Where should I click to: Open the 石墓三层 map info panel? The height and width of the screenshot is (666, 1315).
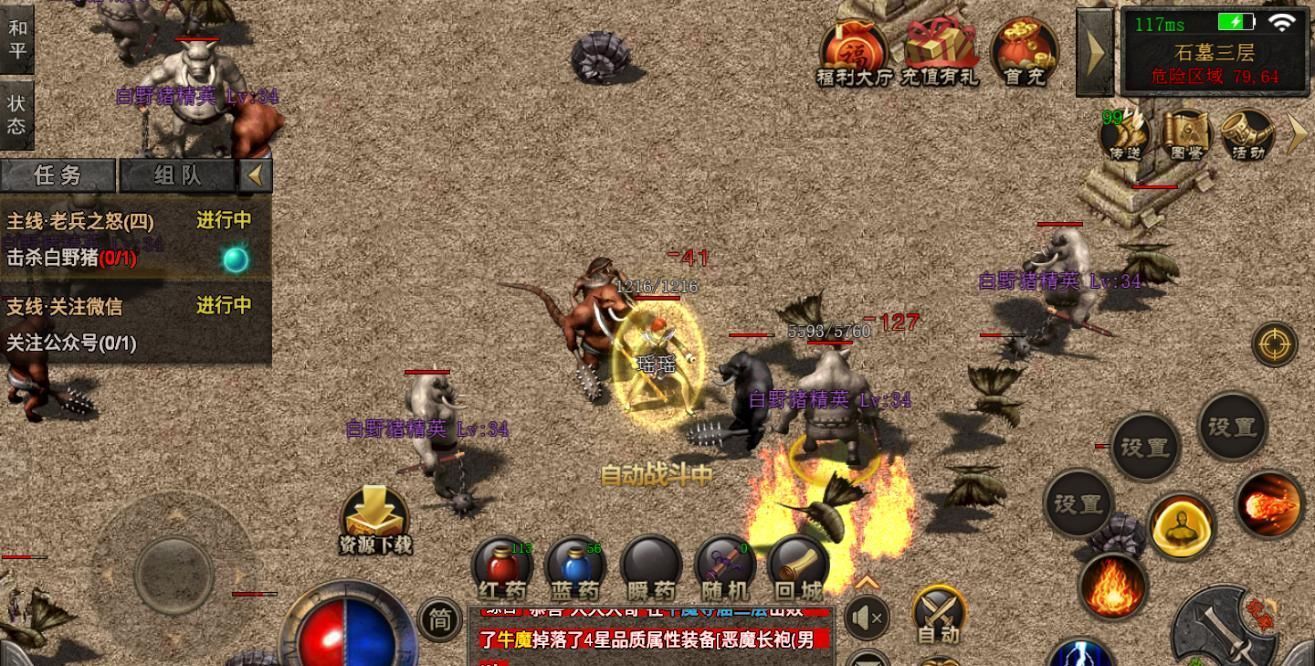click(1213, 50)
